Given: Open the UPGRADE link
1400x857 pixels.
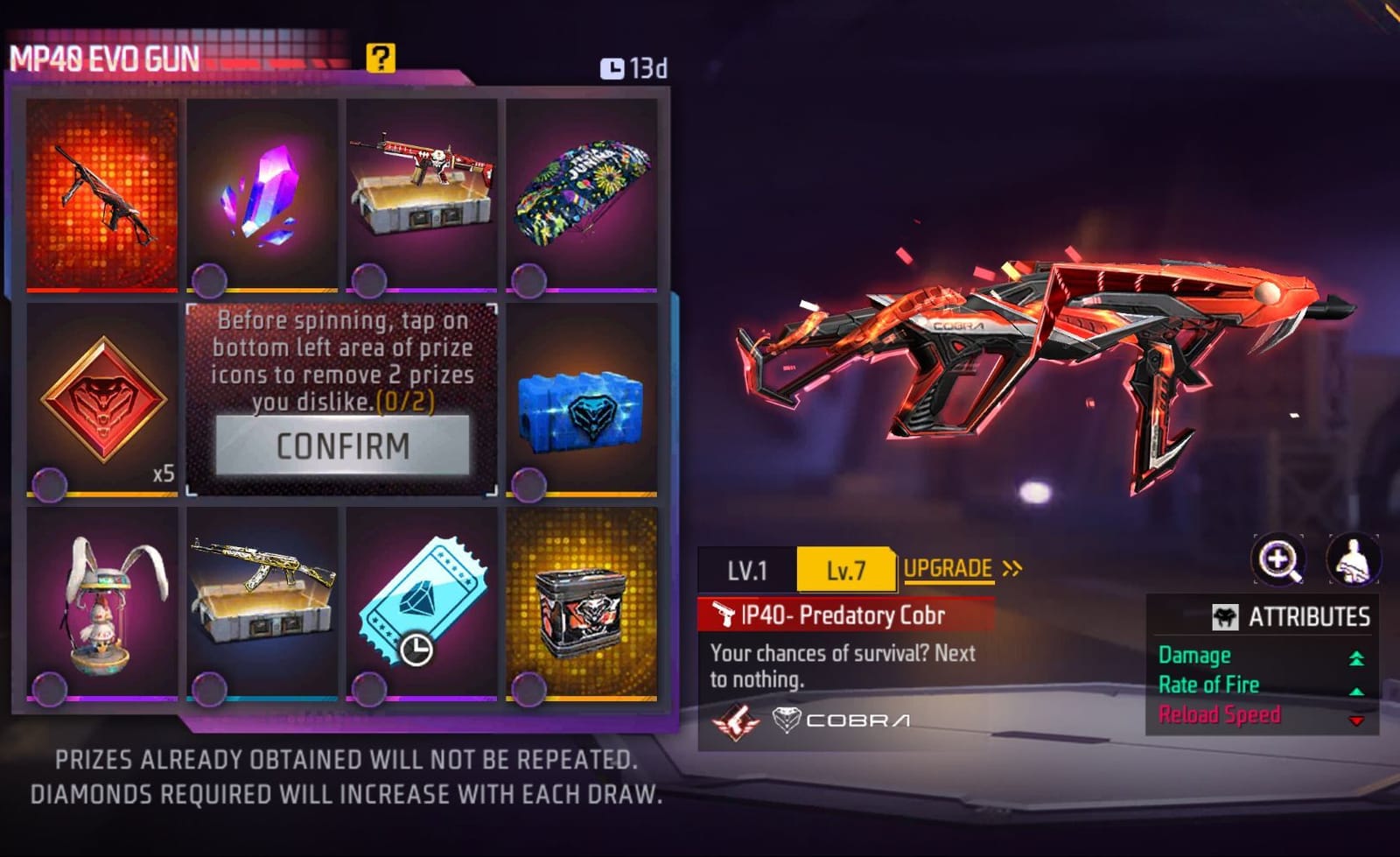Looking at the screenshot, I should pos(948,569).
